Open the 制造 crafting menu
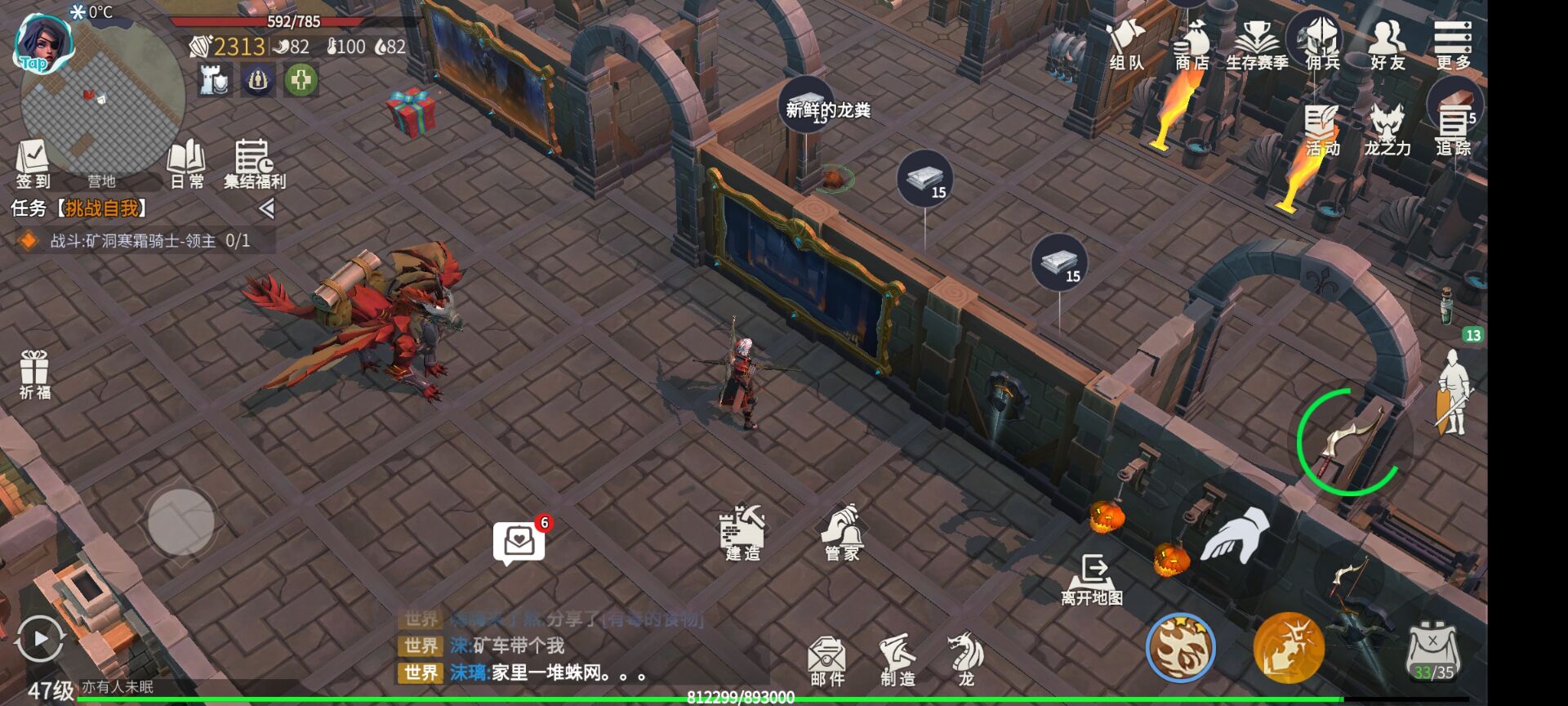1568x706 pixels. 897,658
